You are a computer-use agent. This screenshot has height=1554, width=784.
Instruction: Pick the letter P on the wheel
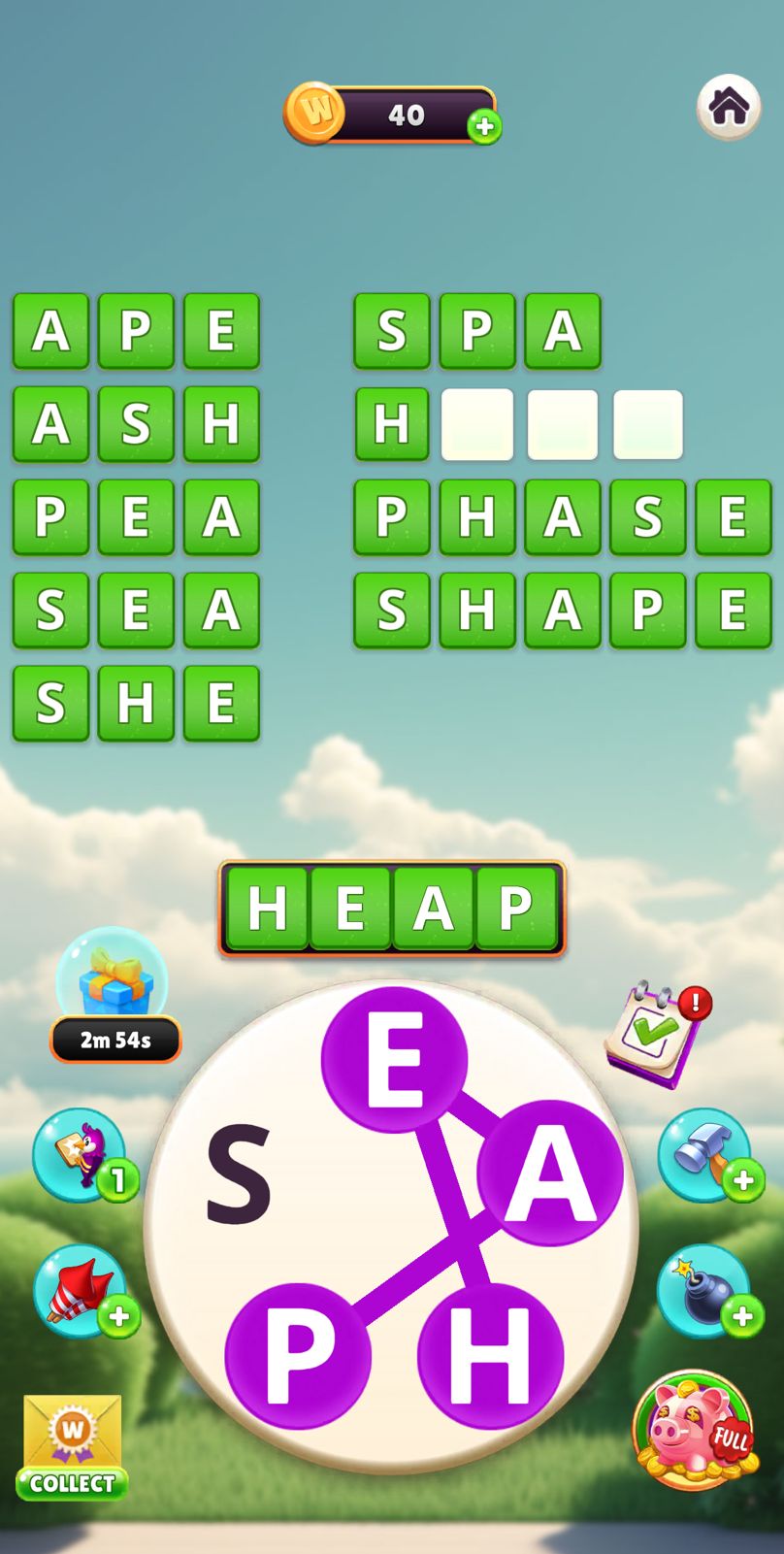point(297,1356)
